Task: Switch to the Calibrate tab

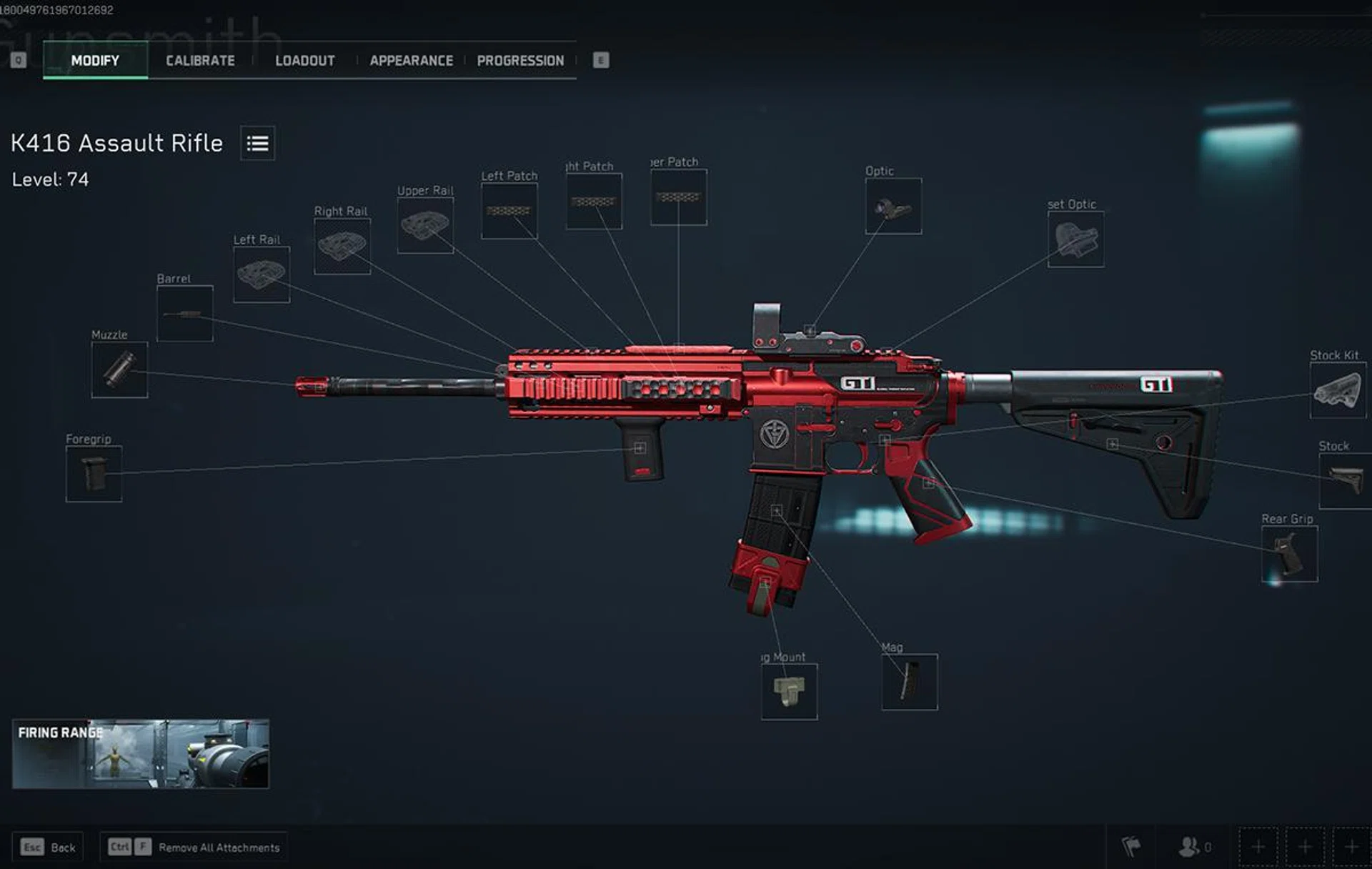Action: pyautogui.click(x=199, y=61)
